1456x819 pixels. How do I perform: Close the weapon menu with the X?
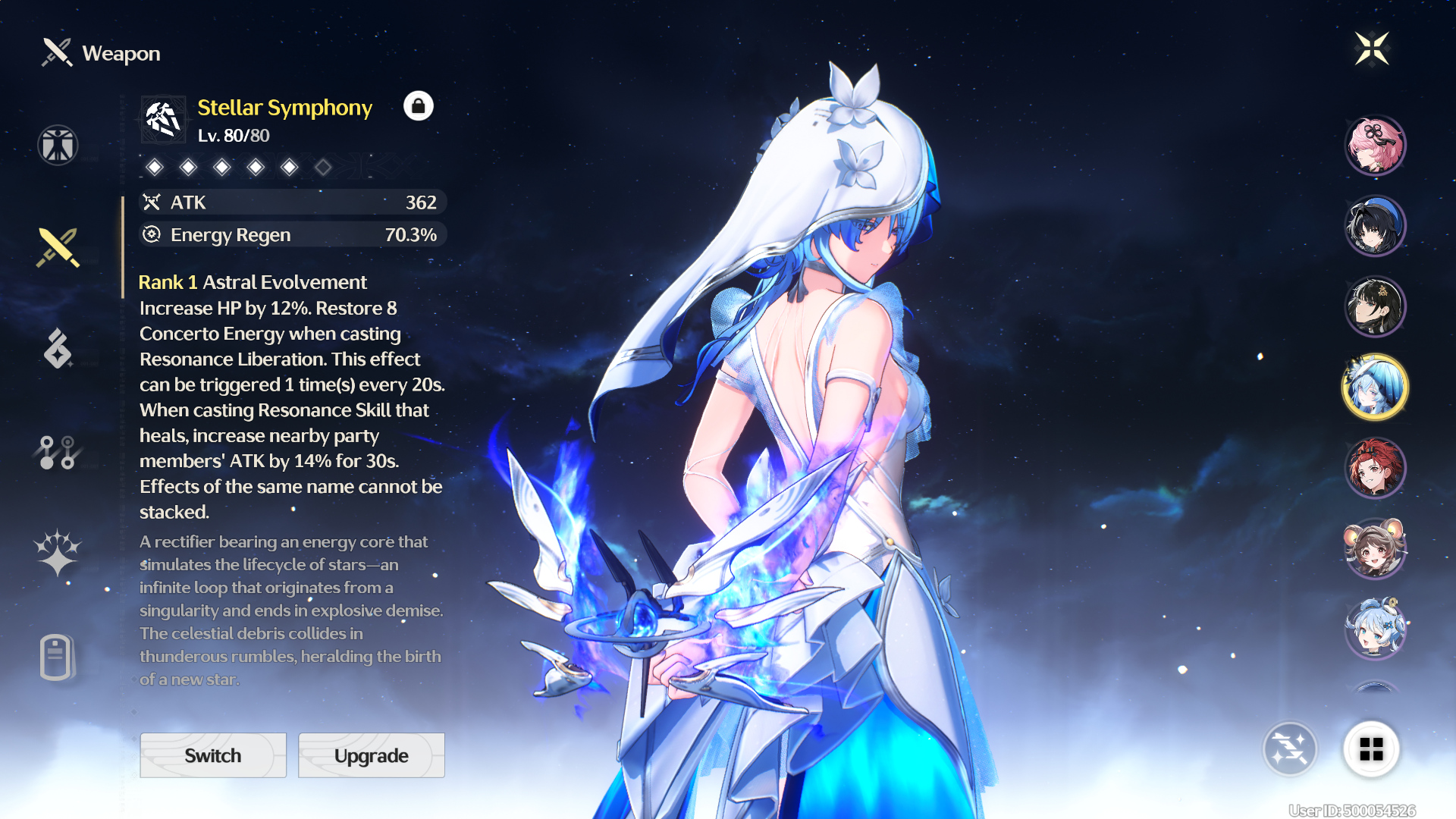point(1372,49)
